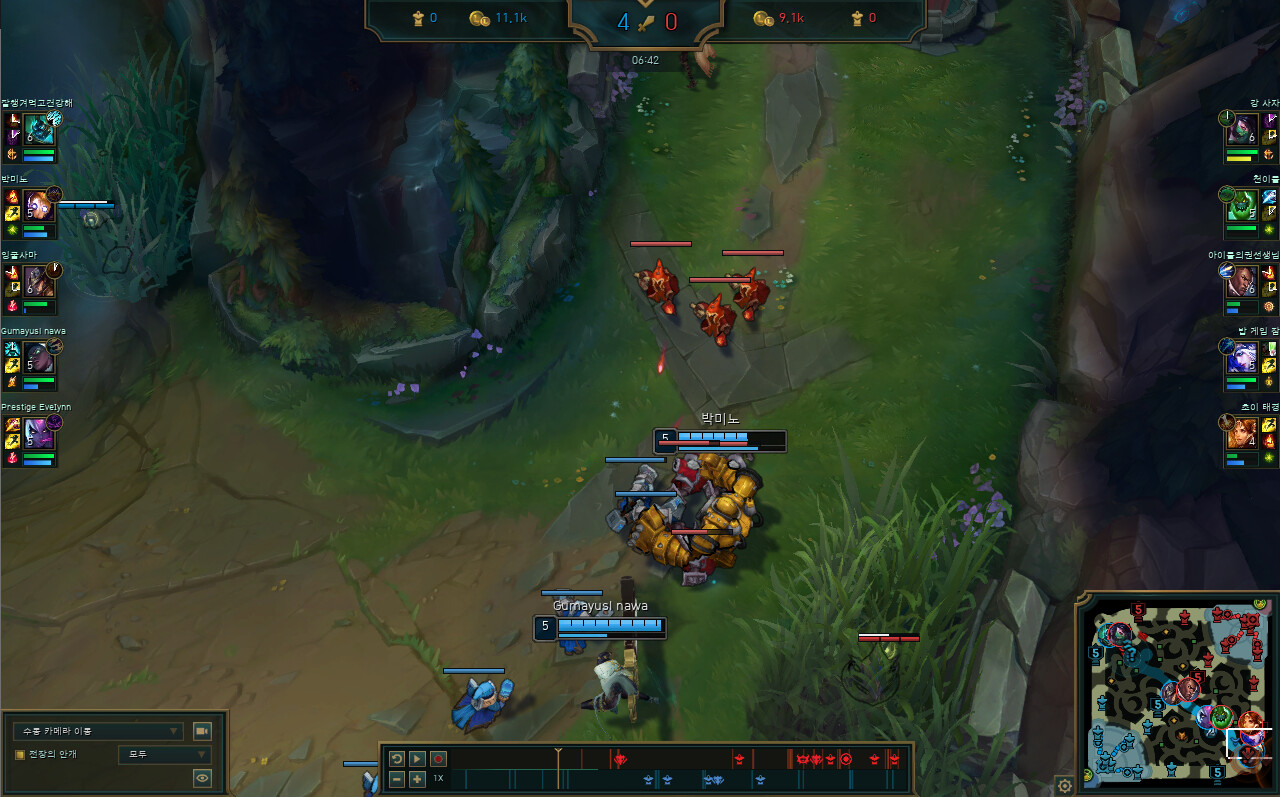Decrease replay speed with minus button
This screenshot has width=1280, height=797.
[397, 779]
